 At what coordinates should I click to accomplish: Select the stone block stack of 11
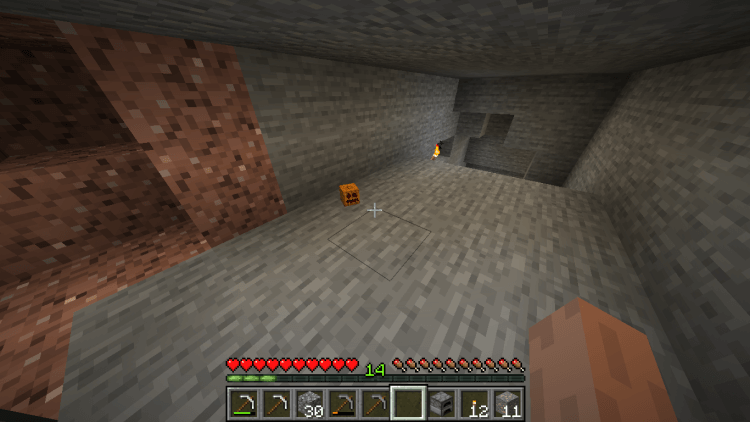507,404
